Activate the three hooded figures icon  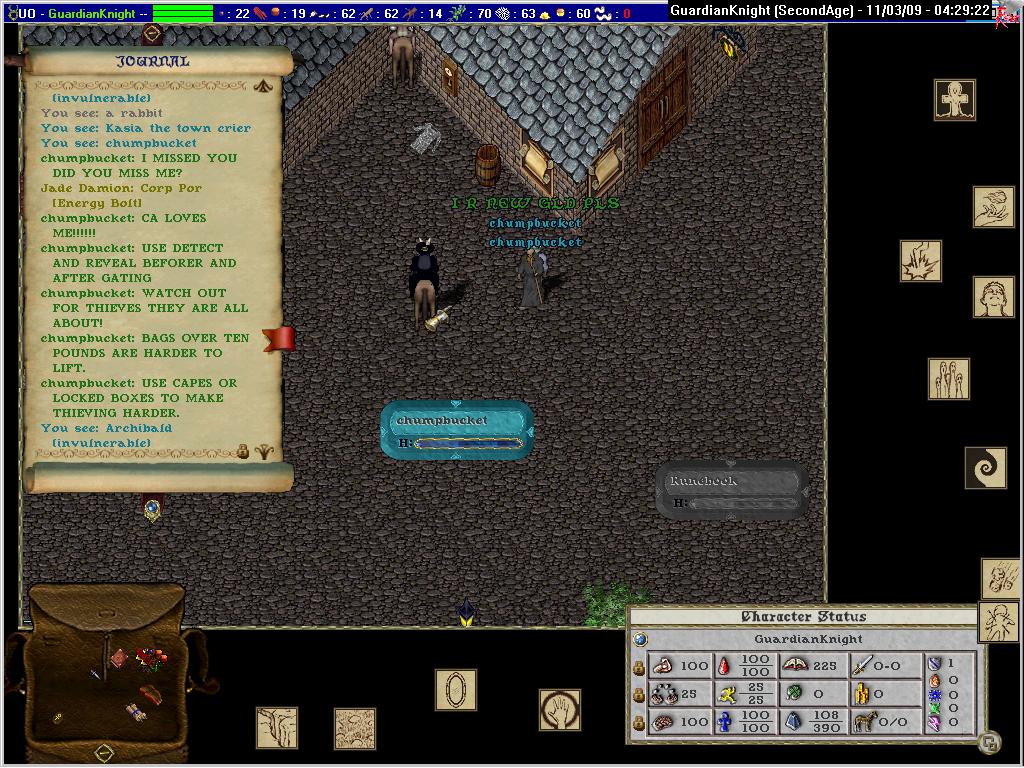(x=948, y=379)
